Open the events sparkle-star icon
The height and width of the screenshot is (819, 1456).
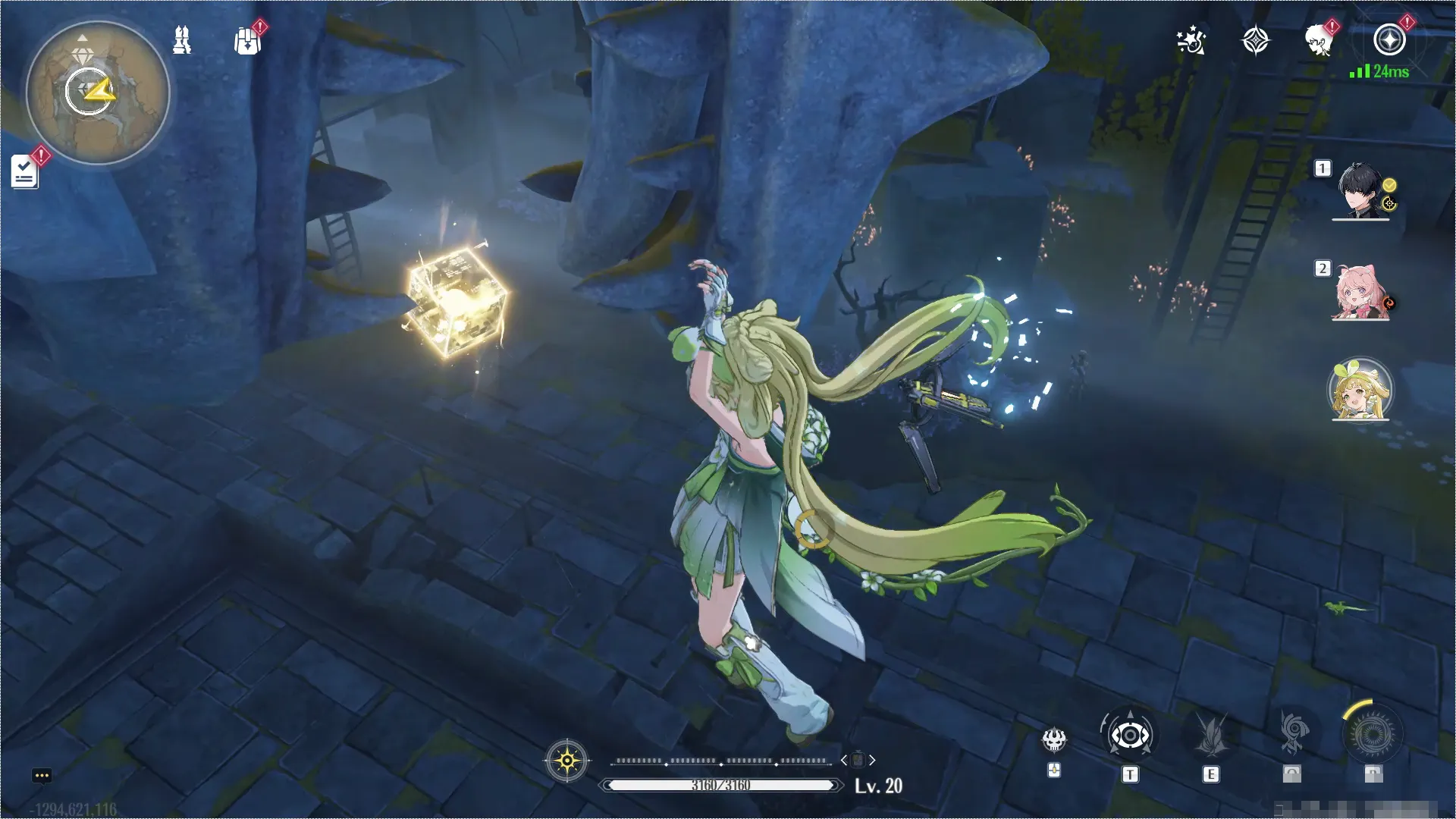coord(1191,41)
